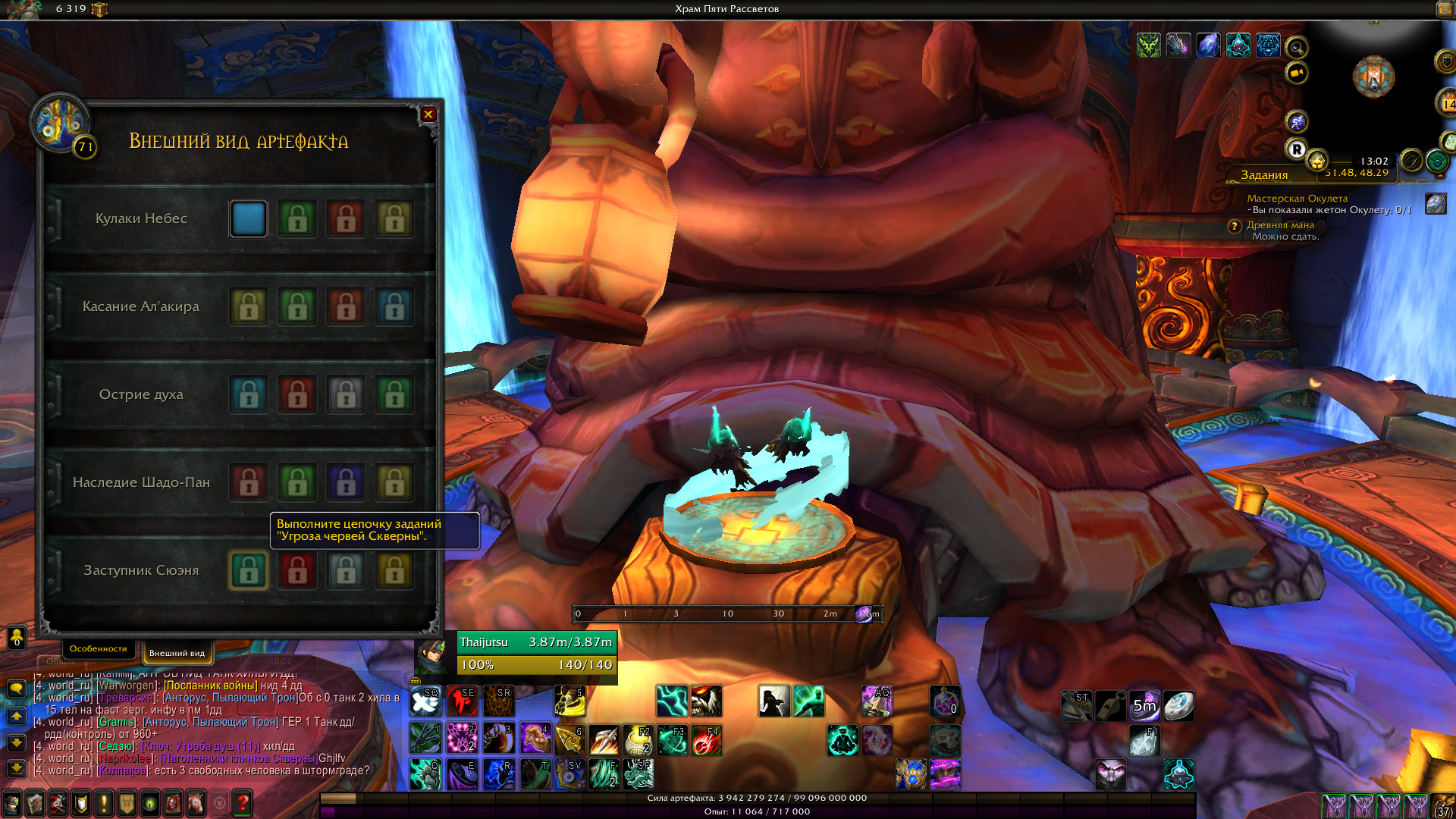Viewport: 1456px width, 819px height.
Task: Select the blue Кулаки Небес appearance swatch
Action: 249,218
